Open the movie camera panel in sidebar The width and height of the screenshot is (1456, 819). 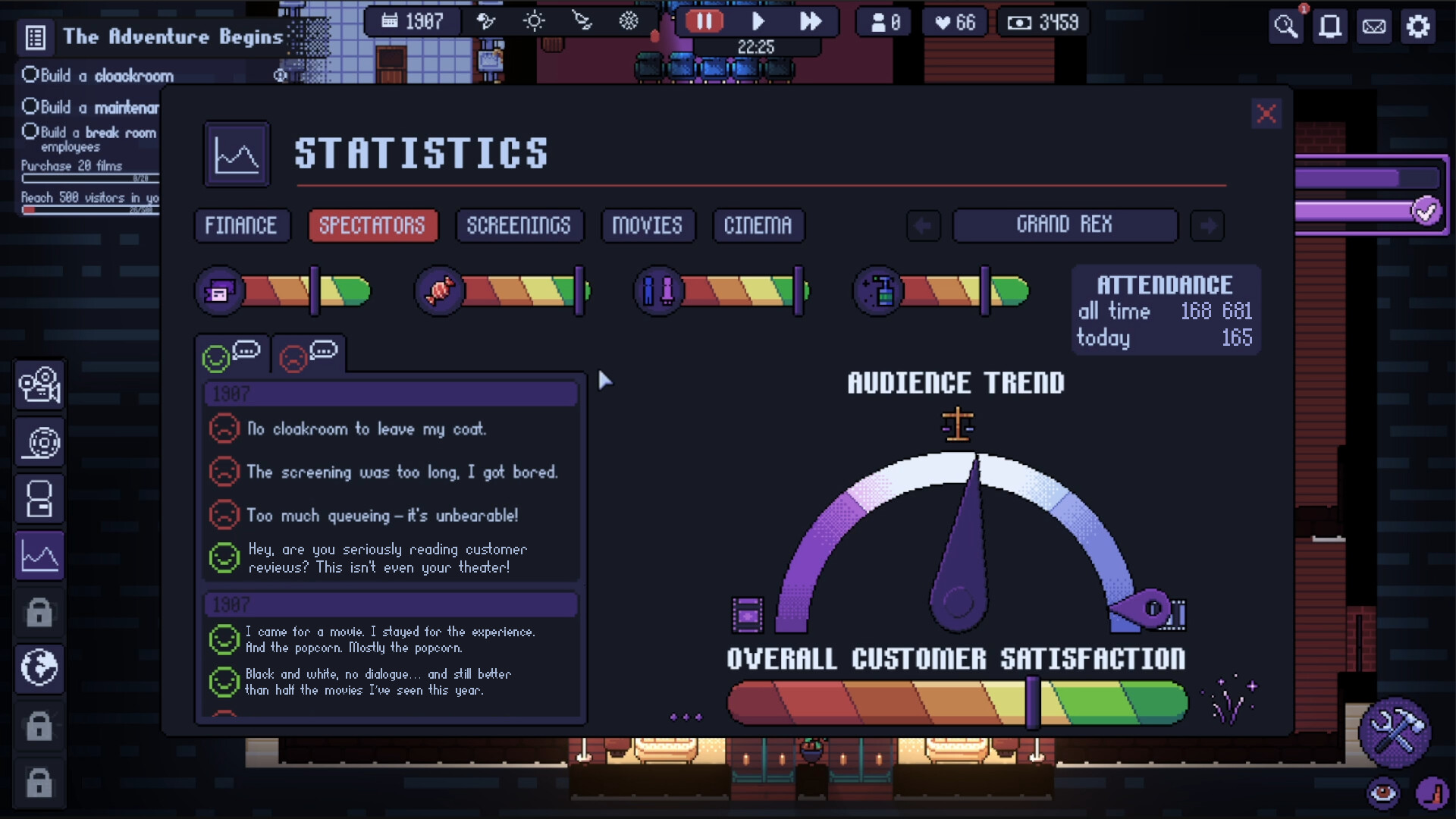pos(39,385)
